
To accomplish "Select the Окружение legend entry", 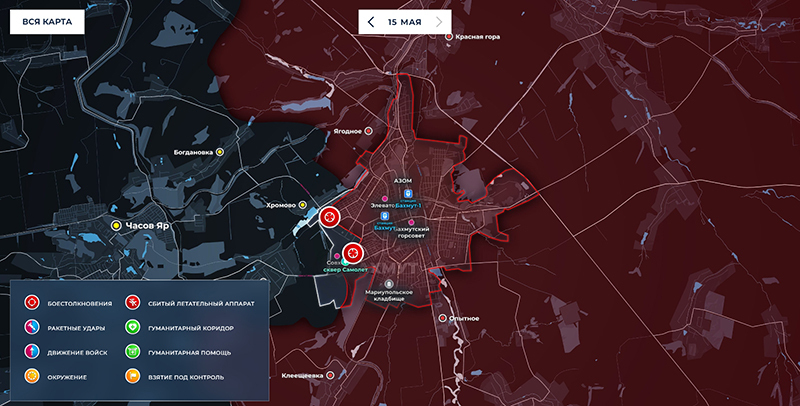I will (x=33, y=377).
